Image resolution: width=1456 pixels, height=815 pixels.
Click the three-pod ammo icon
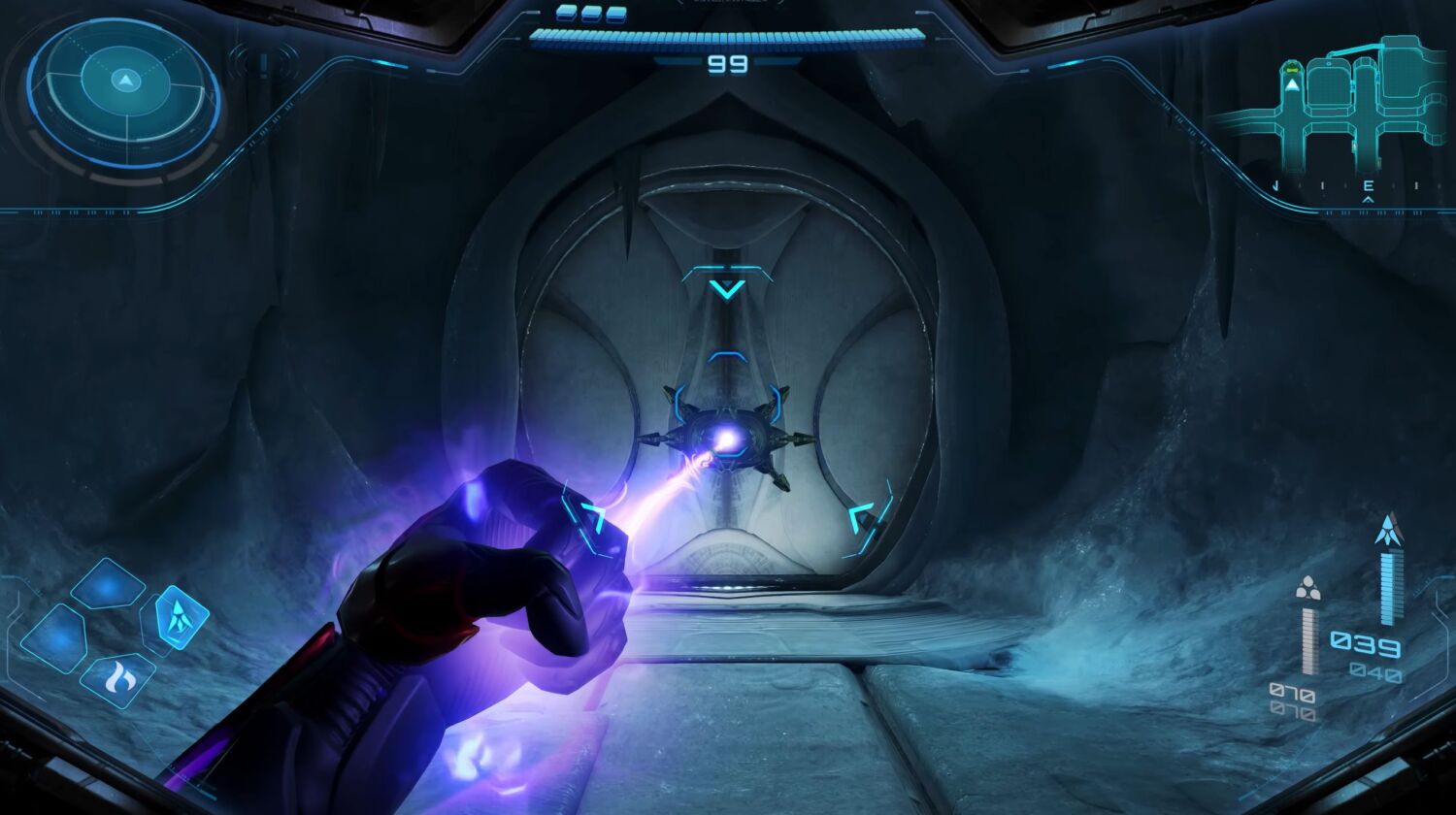pos(1307,588)
